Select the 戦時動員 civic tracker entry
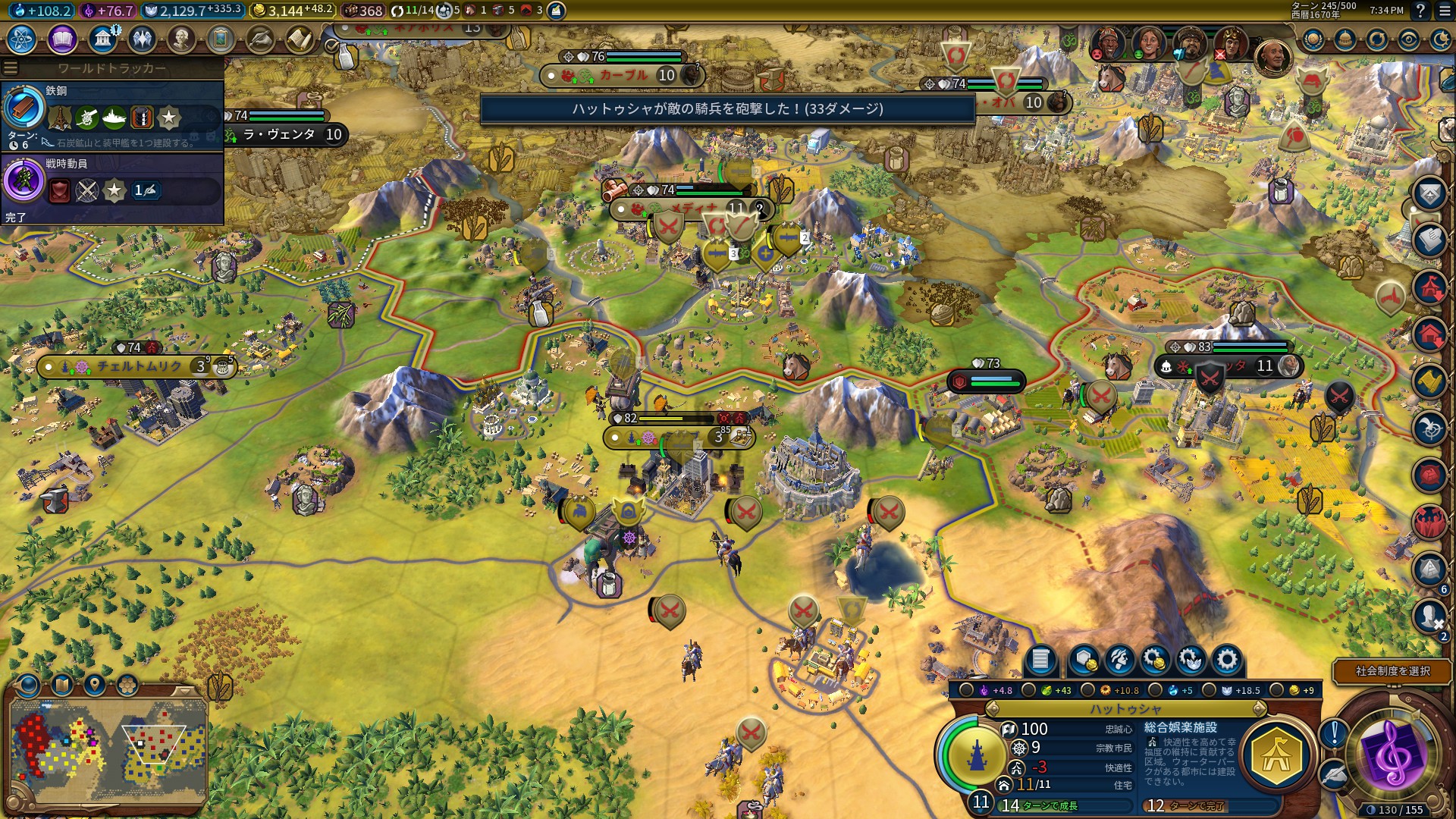 [112, 186]
